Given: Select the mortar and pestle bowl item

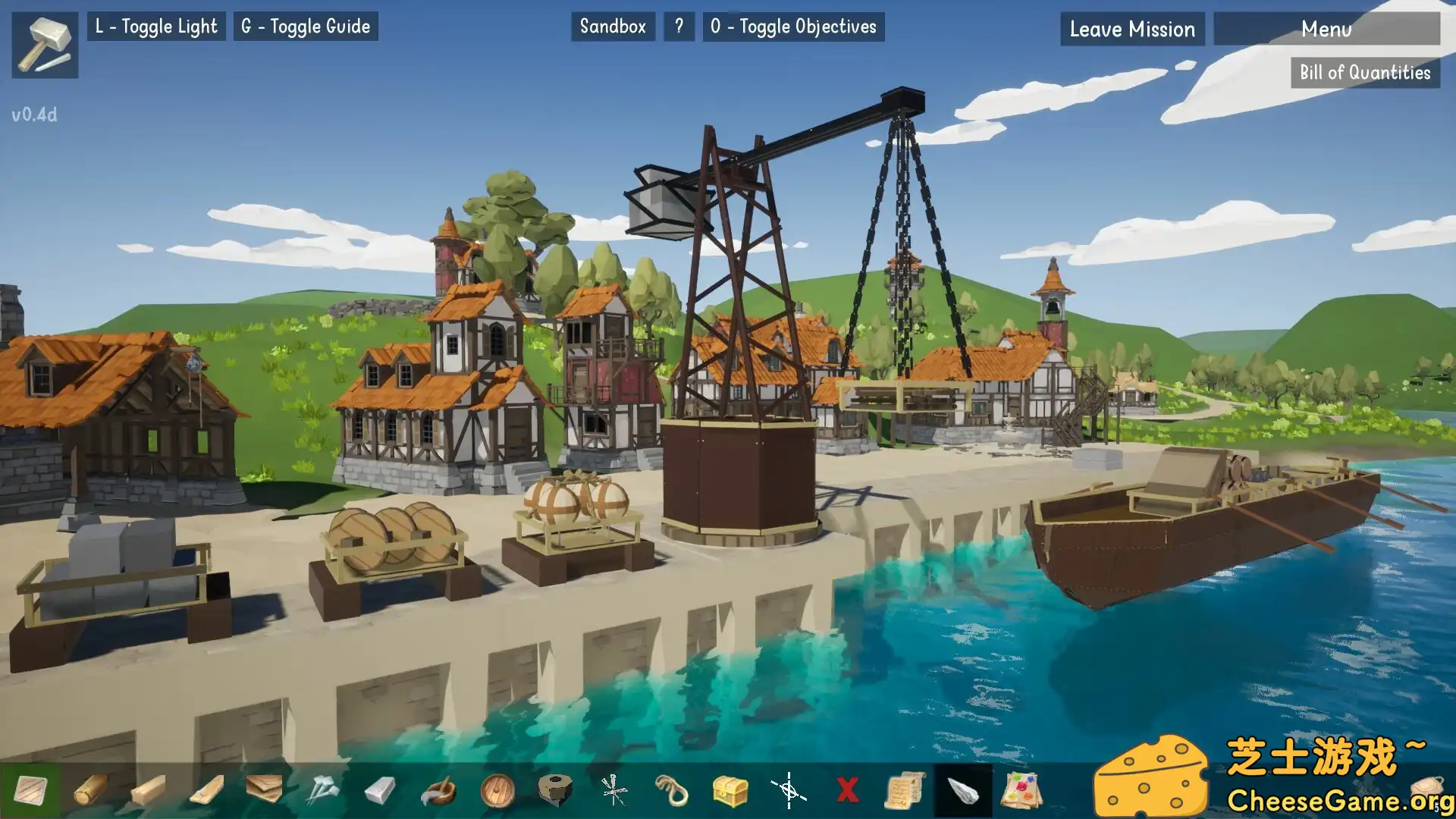Looking at the screenshot, I should coord(438,790).
